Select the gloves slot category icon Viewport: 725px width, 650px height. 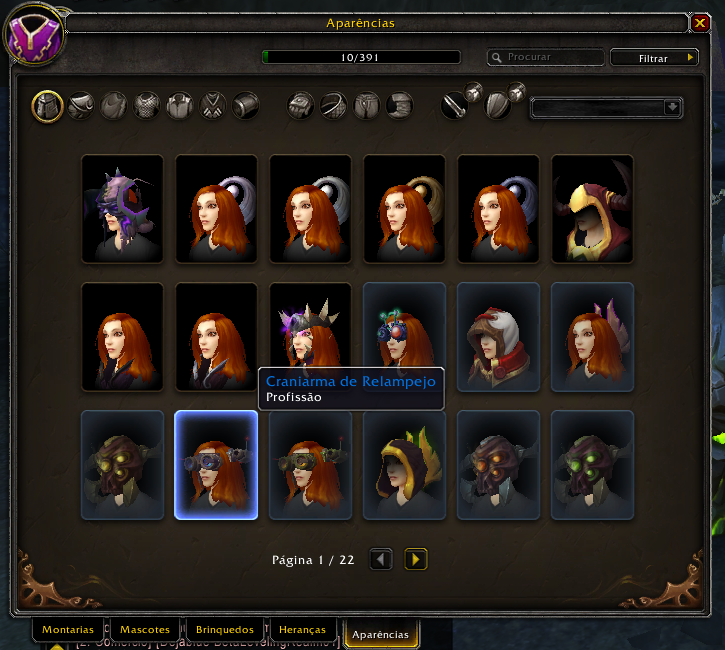pyautogui.click(x=303, y=106)
